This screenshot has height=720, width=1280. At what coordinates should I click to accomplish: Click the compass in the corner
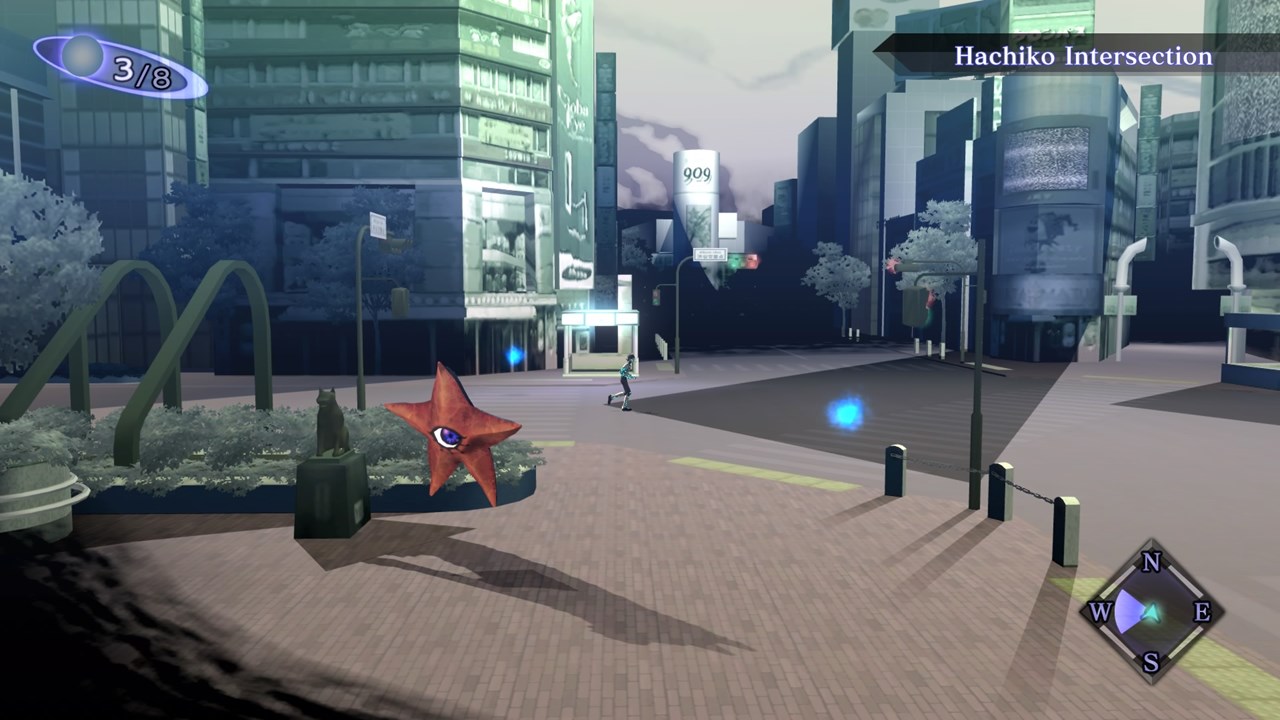tap(1150, 611)
